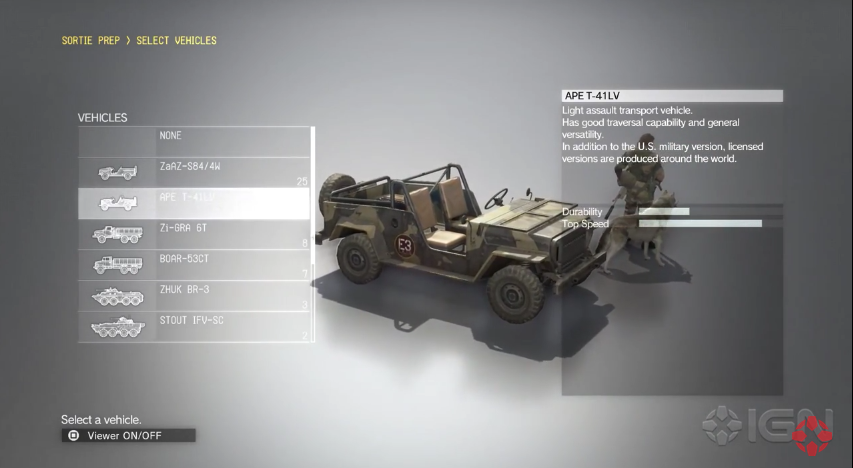
Task: Select the NONE vehicle option
Action: 195,140
